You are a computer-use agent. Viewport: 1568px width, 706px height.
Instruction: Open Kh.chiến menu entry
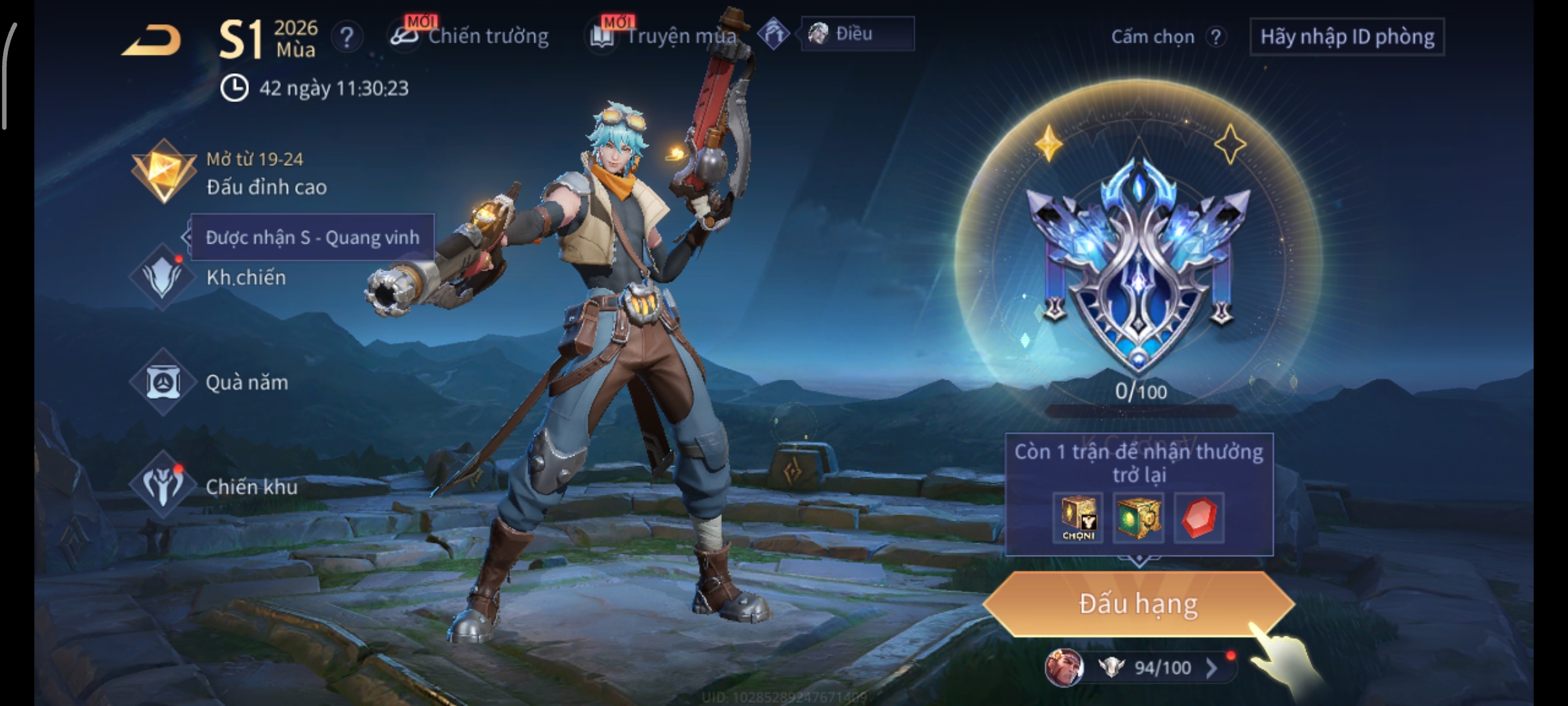[x=209, y=278]
